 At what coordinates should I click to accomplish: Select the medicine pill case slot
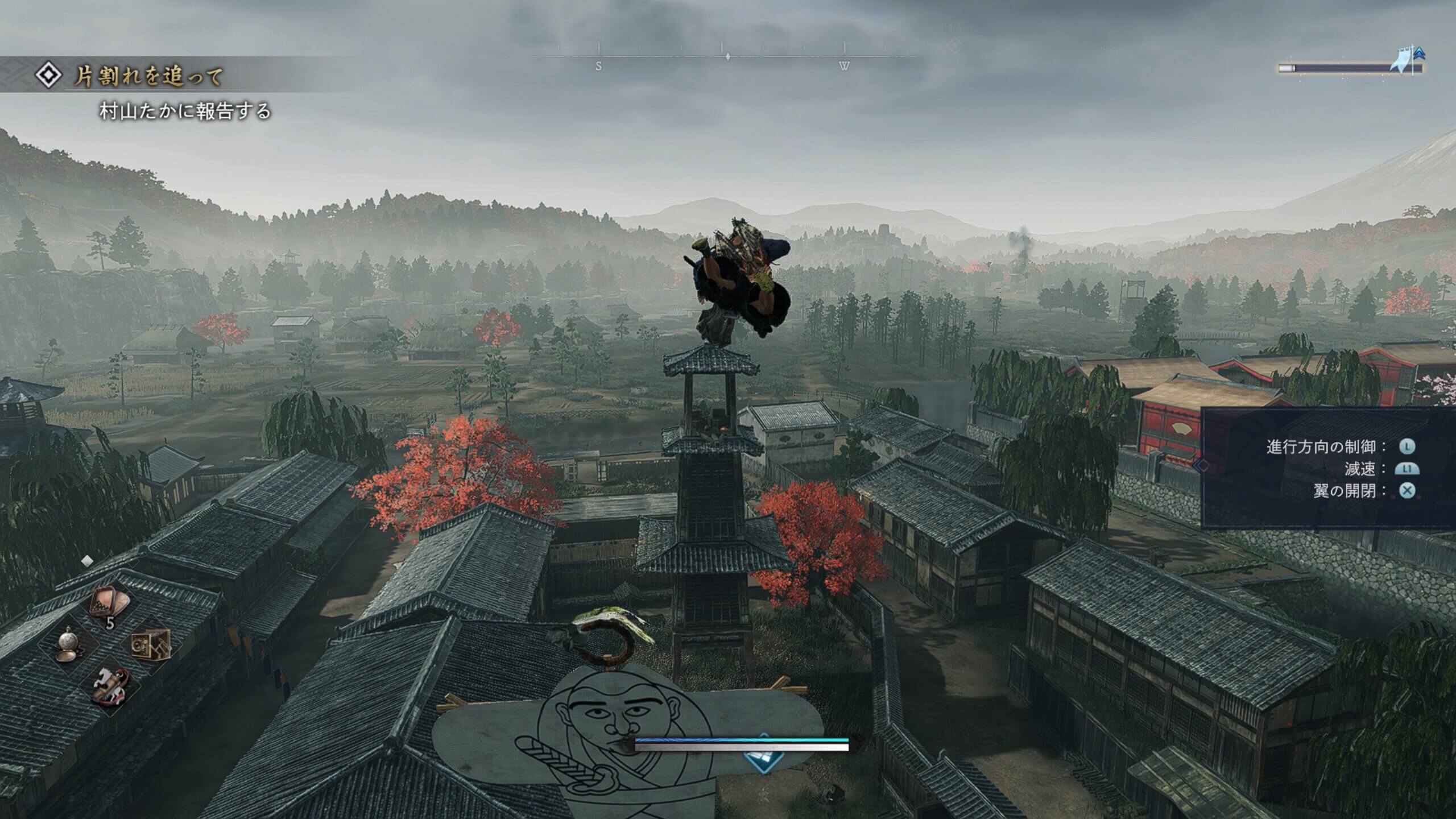click(x=111, y=602)
